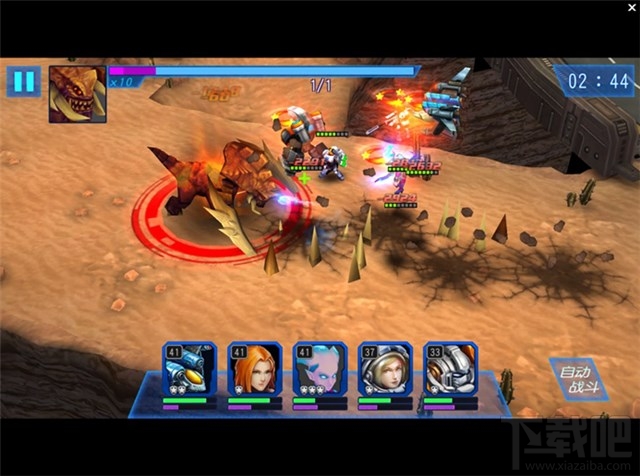640x476 pixels.
Task: Pause the battle
Action: (x=21, y=81)
